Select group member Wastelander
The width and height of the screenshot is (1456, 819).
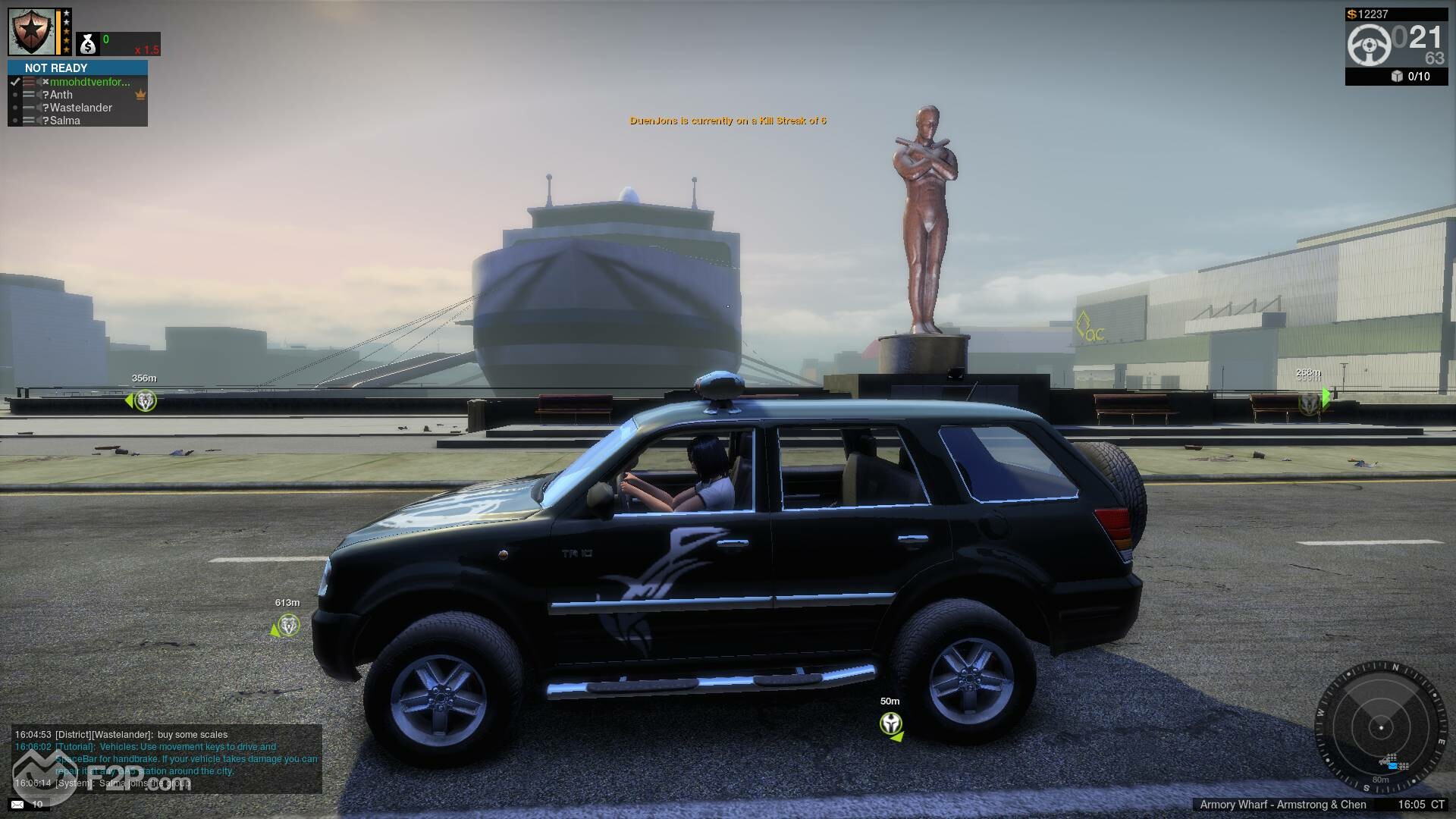click(81, 108)
